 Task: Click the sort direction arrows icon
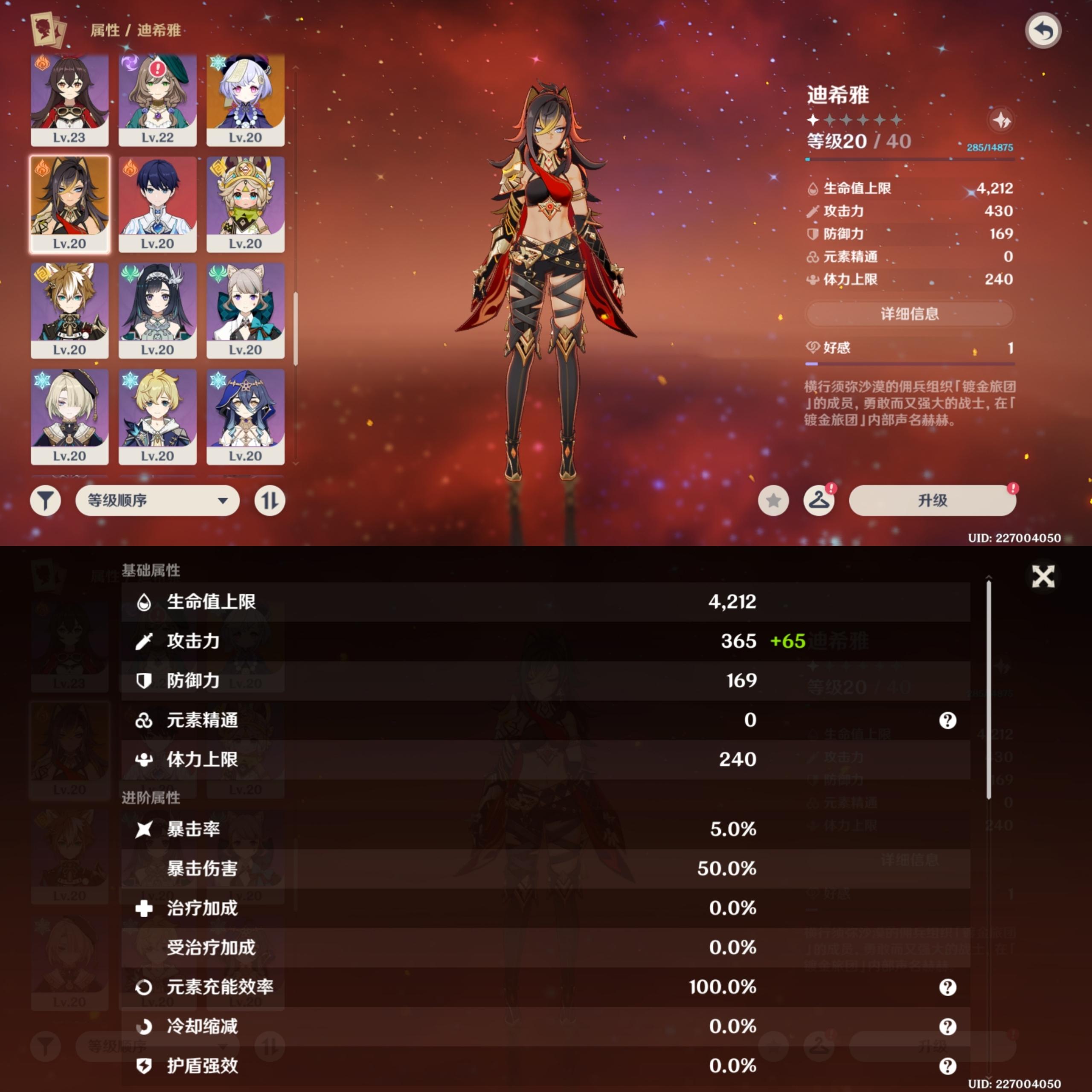tap(270, 500)
